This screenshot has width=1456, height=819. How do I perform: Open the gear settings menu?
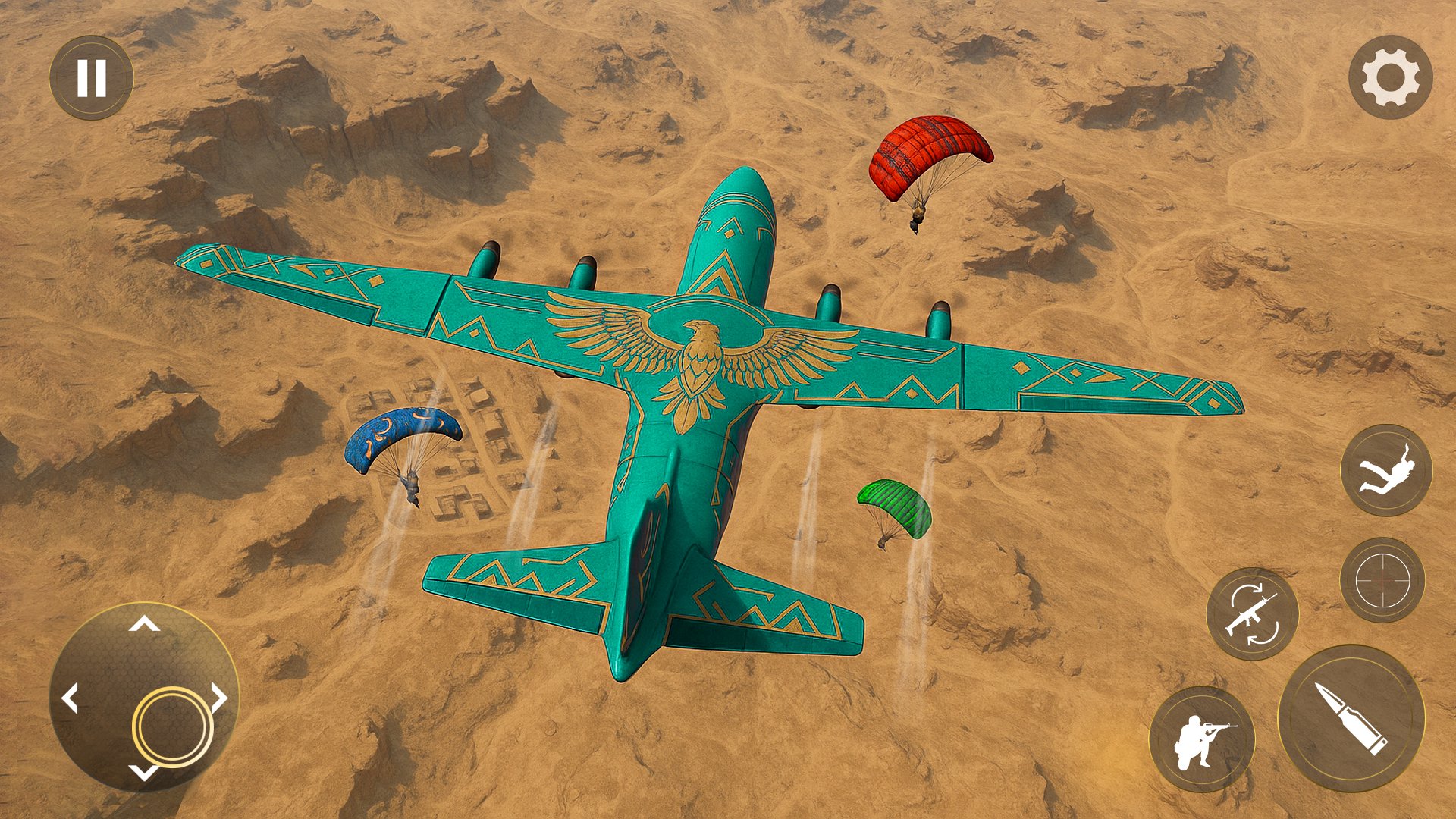(x=1390, y=77)
